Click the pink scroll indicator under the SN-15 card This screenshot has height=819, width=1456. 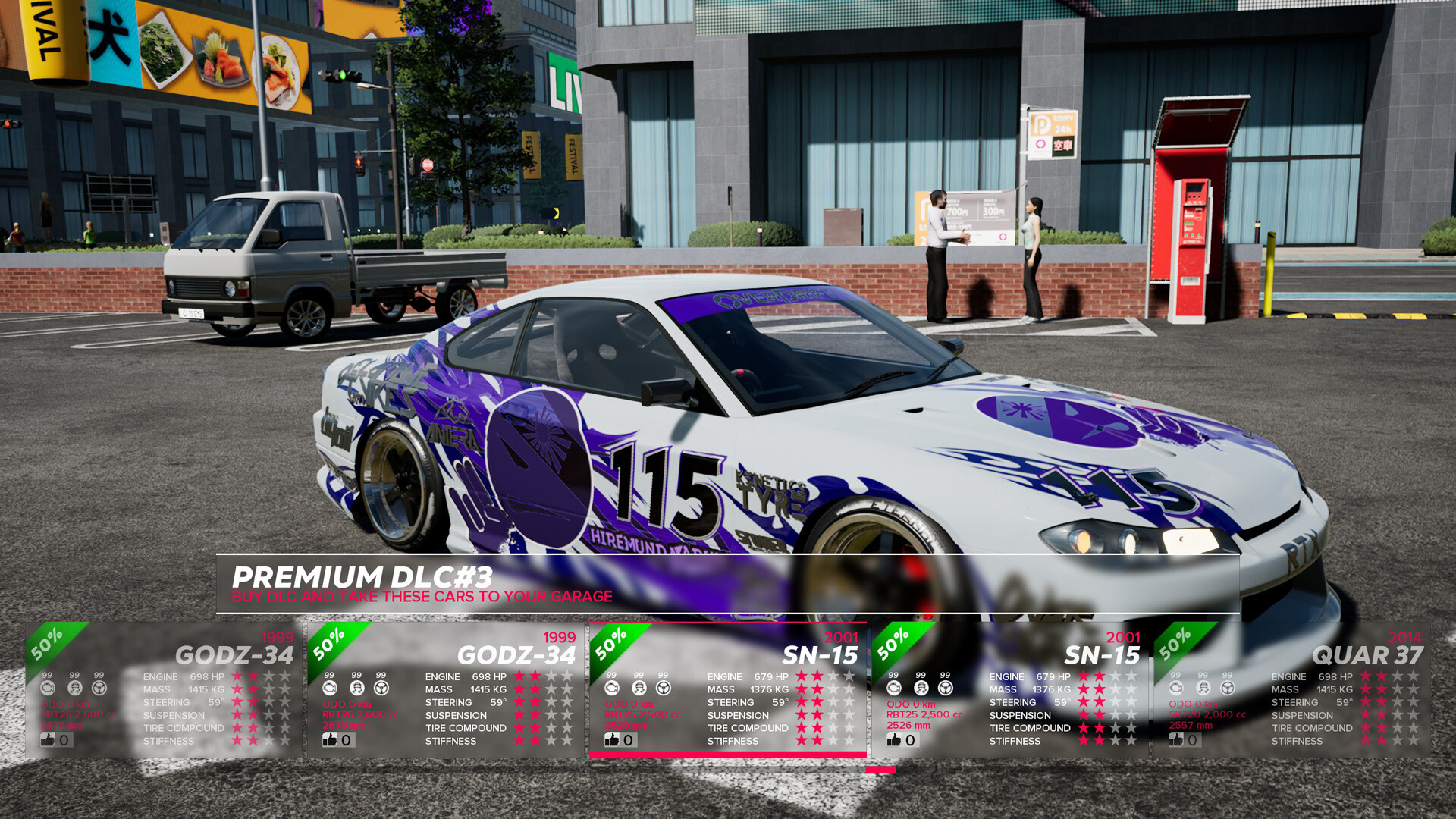pyautogui.click(x=880, y=768)
